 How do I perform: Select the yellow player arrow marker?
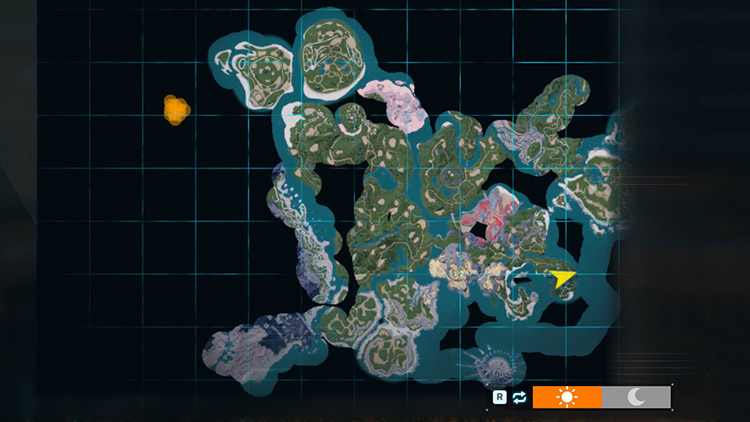coord(562,278)
